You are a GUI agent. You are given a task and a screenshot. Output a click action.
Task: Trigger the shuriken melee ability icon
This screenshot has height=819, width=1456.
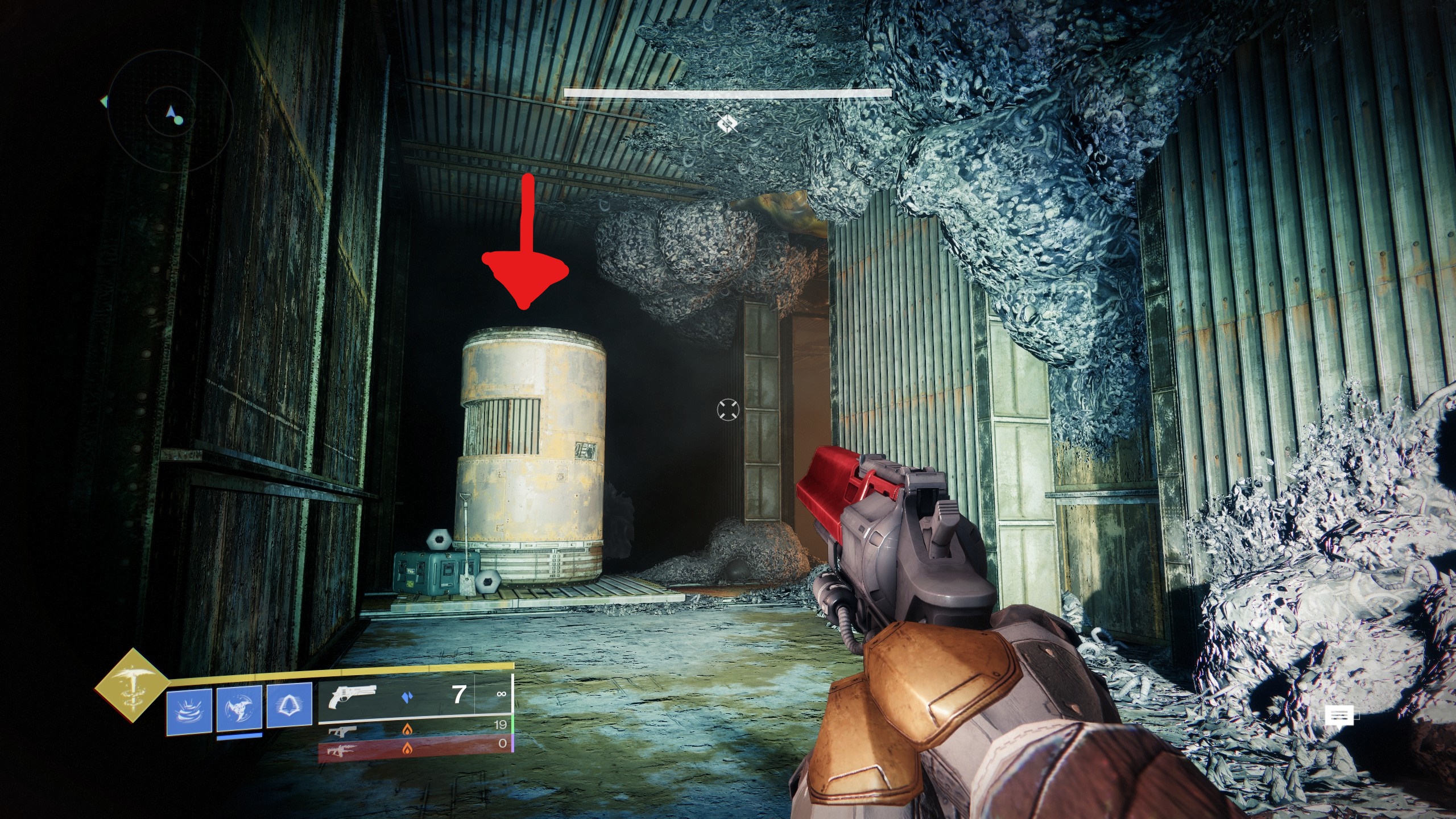(x=239, y=708)
